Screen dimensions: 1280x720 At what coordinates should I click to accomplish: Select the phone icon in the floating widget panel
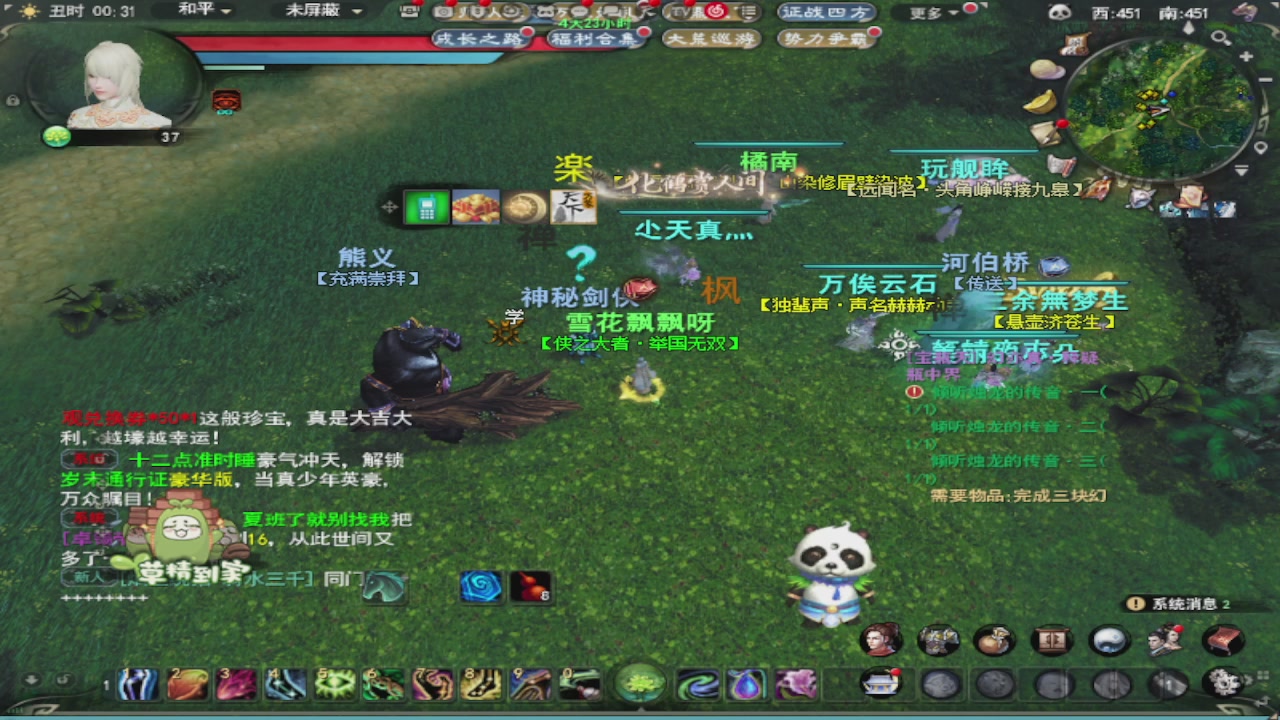(x=425, y=208)
